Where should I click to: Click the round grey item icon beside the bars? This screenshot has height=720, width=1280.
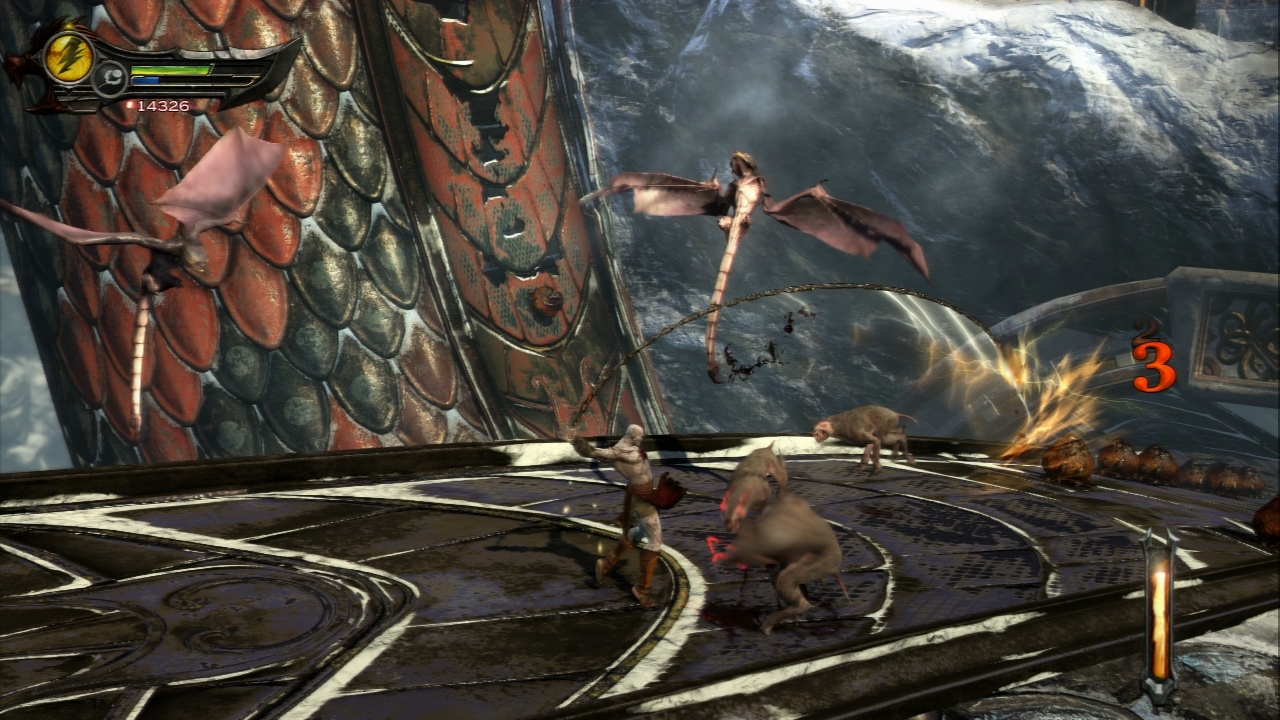[111, 78]
